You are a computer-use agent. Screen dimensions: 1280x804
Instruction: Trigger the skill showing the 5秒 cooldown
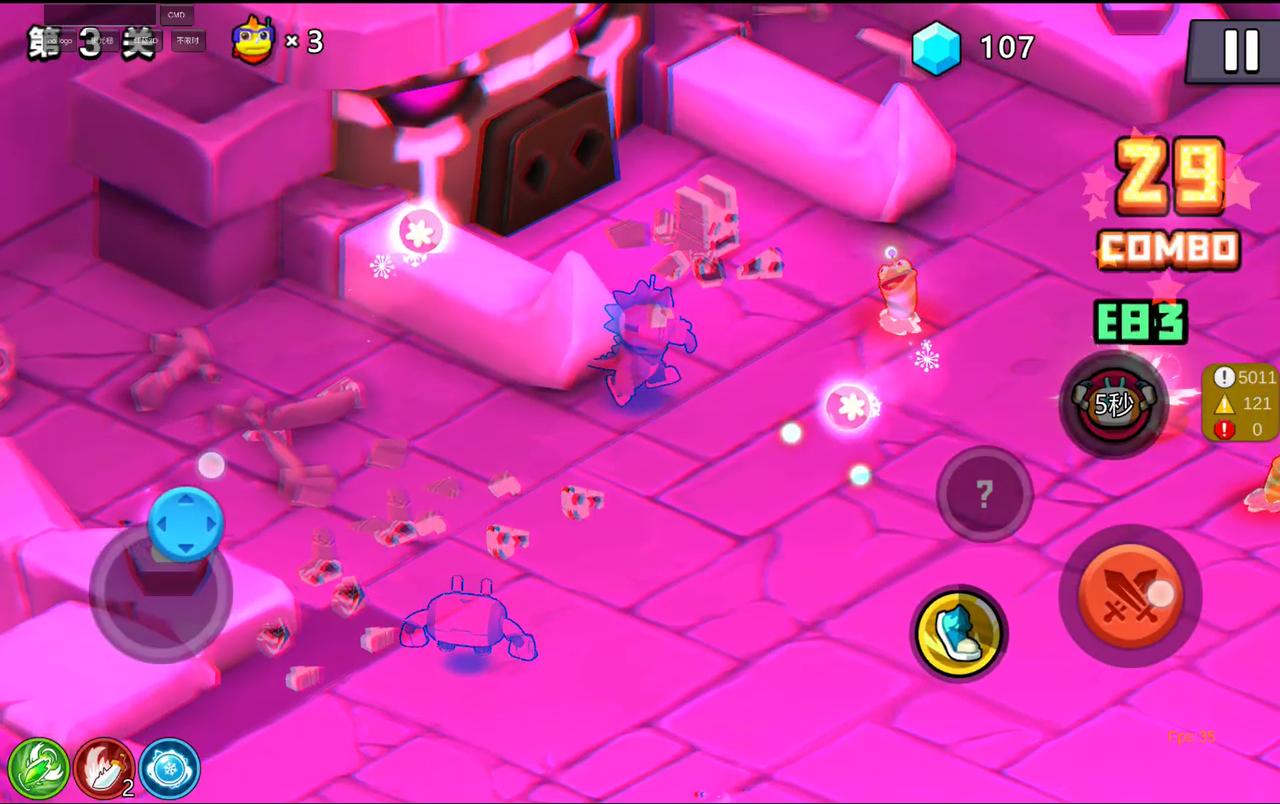coord(1113,404)
